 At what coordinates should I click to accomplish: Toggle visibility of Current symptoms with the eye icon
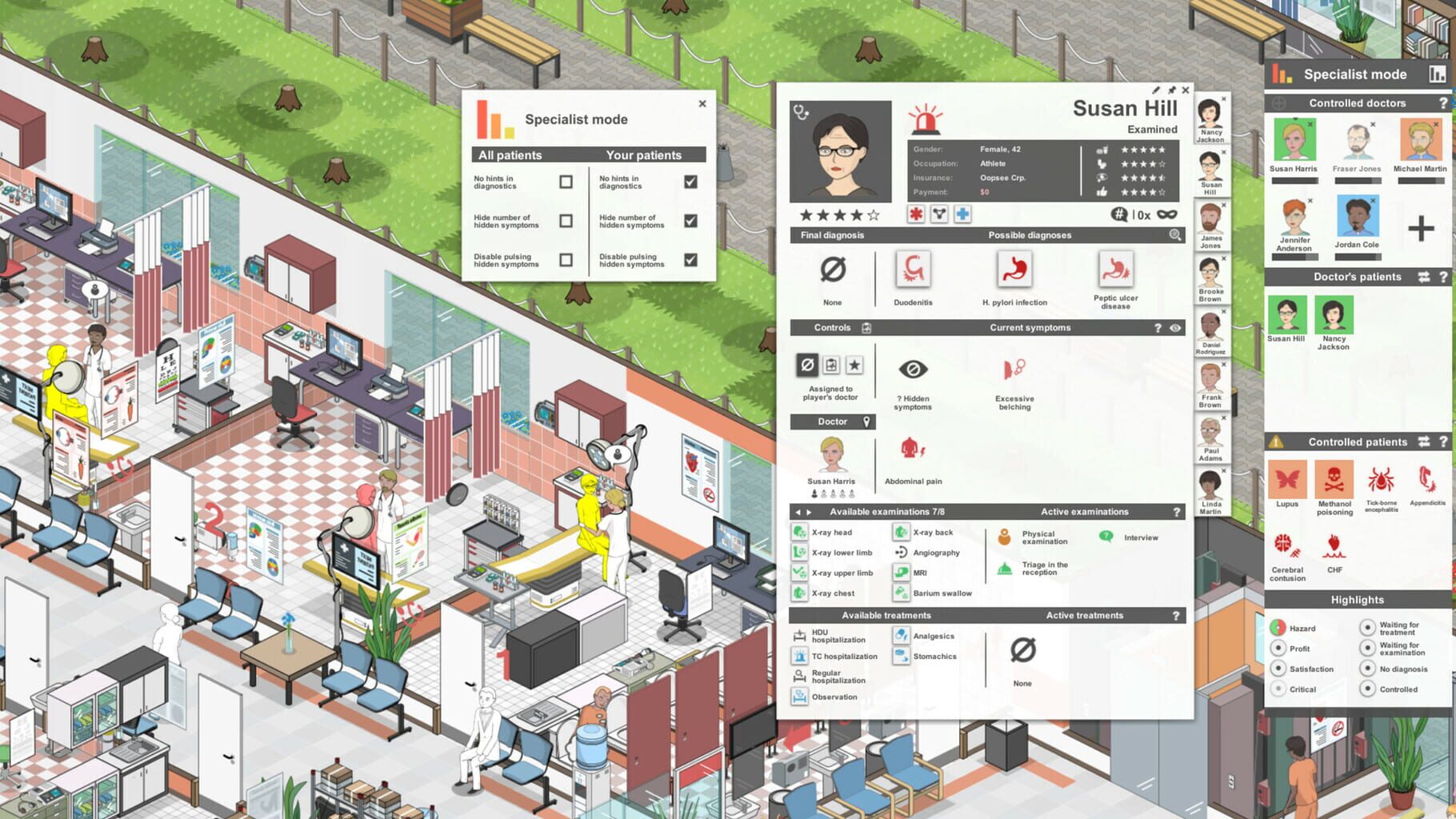(x=1174, y=328)
